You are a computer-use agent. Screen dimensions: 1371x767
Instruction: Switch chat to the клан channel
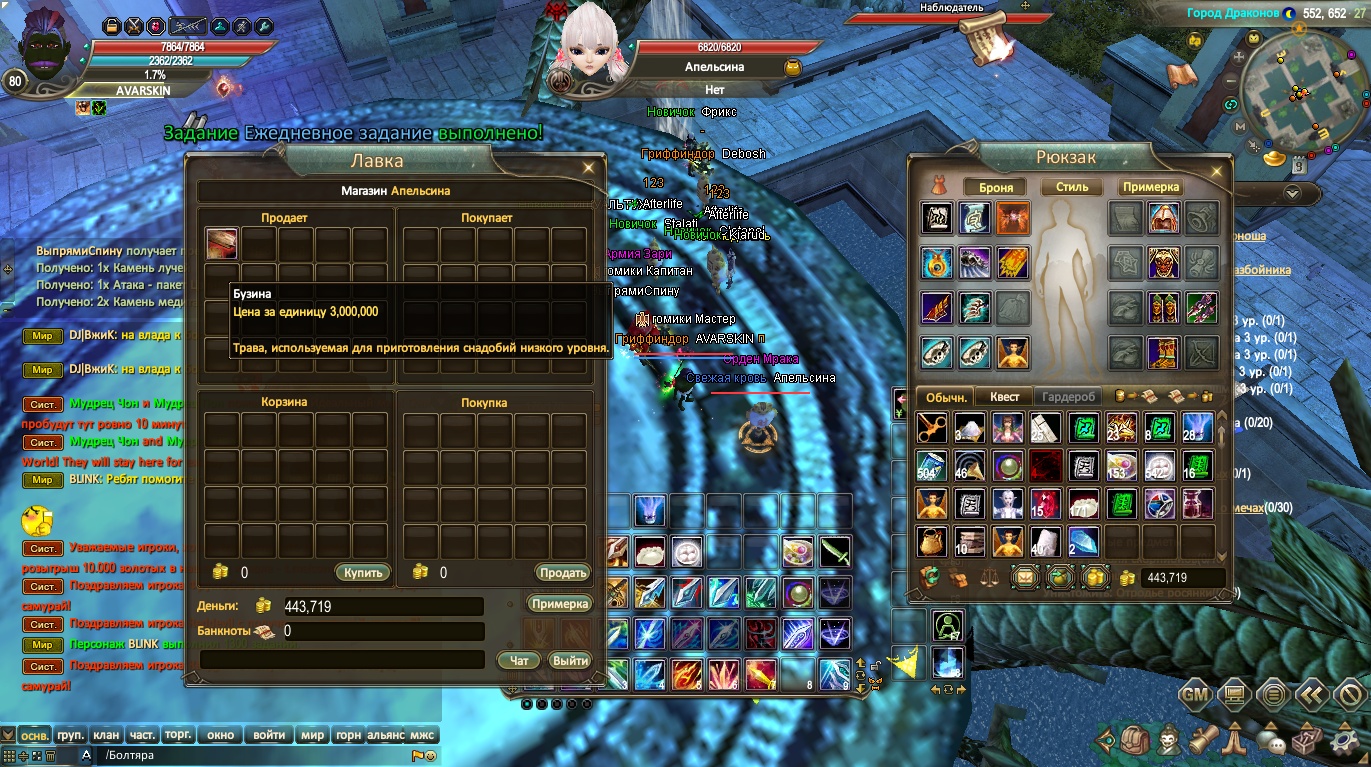tap(107, 735)
